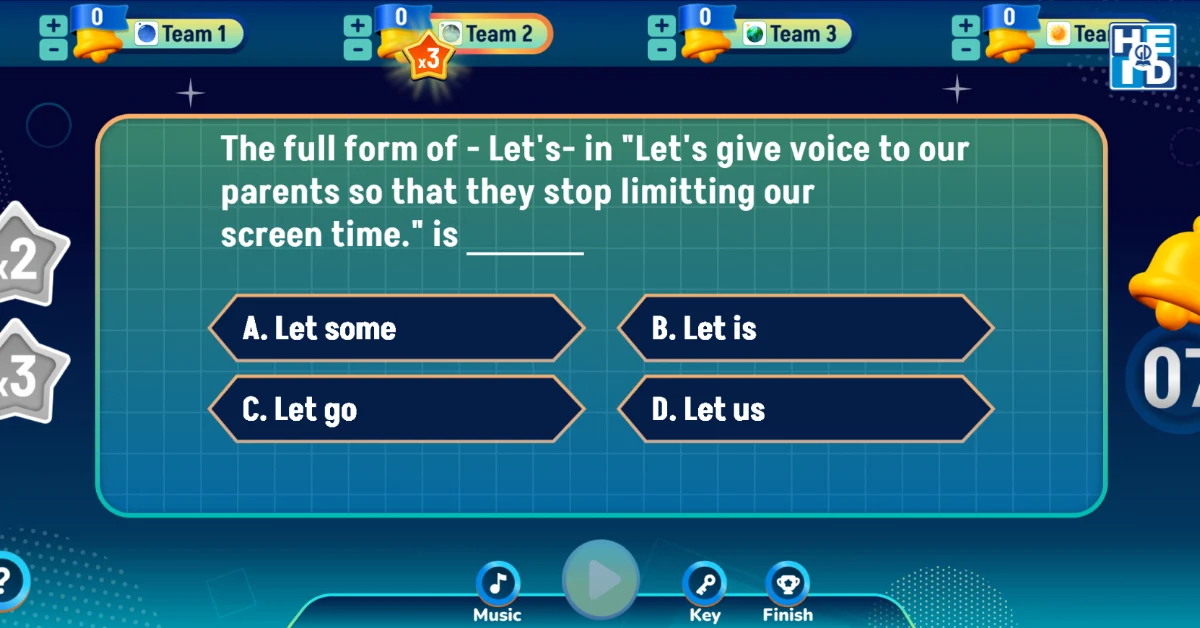Toggle the Music button

(497, 584)
